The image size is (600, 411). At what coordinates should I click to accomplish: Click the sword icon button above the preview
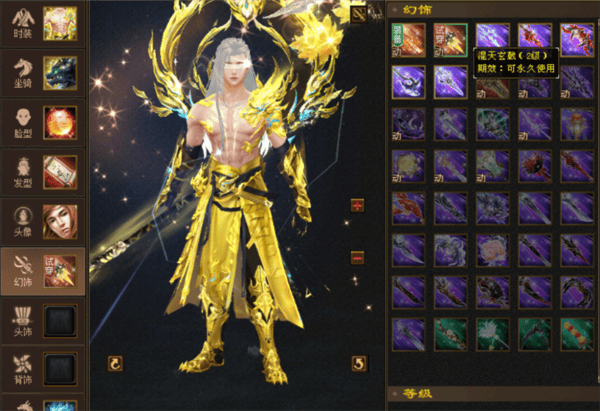[359, 14]
